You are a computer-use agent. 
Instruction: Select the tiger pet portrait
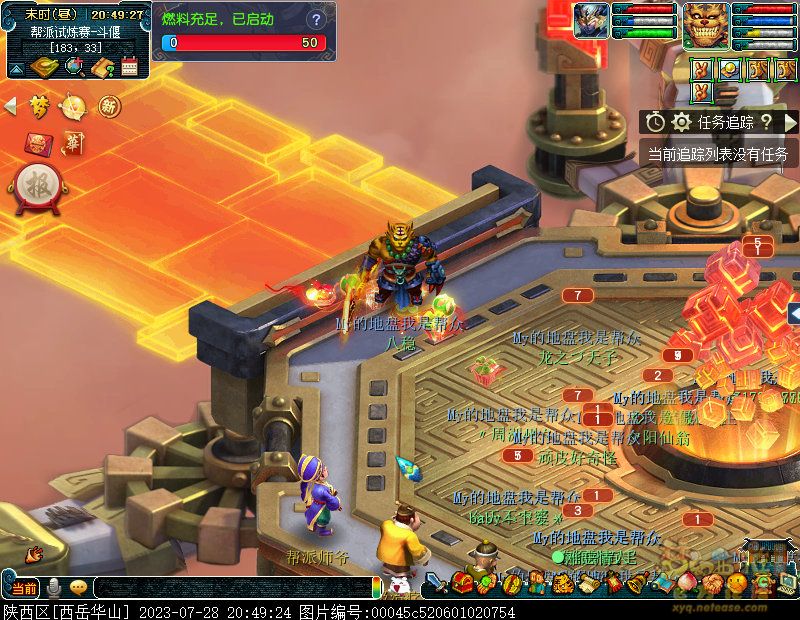pyautogui.click(x=706, y=24)
